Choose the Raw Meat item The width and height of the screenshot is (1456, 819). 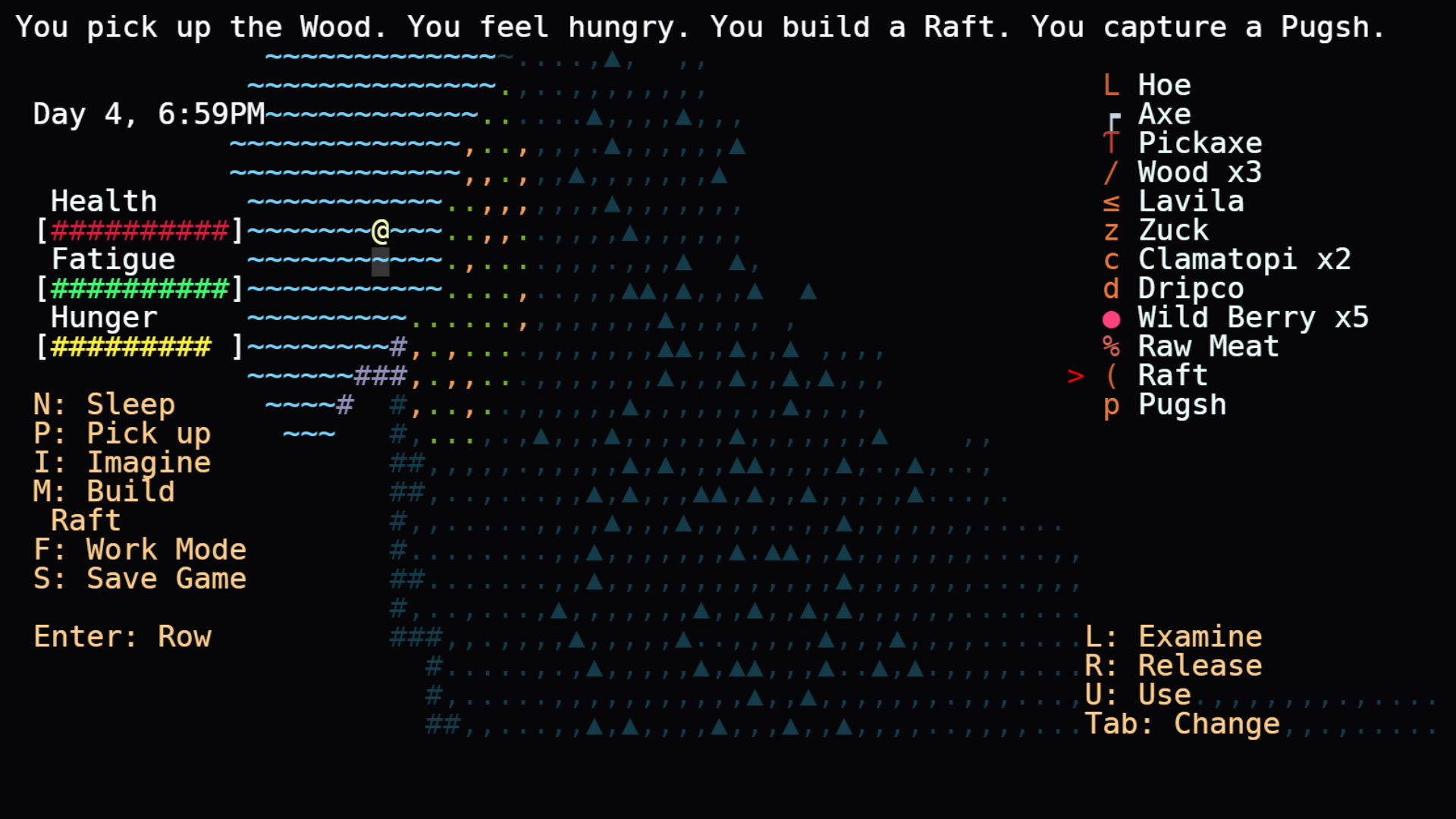click(x=1208, y=347)
